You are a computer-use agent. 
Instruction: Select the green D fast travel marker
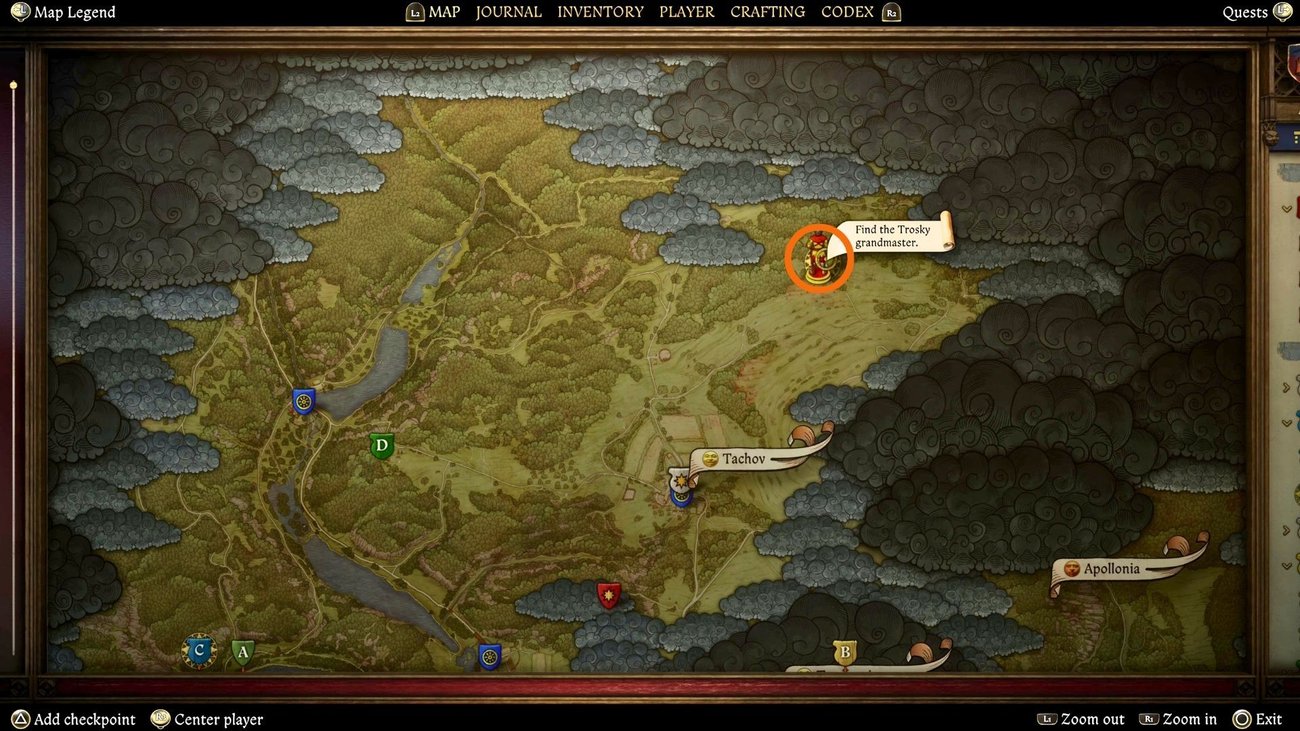pyautogui.click(x=380, y=445)
